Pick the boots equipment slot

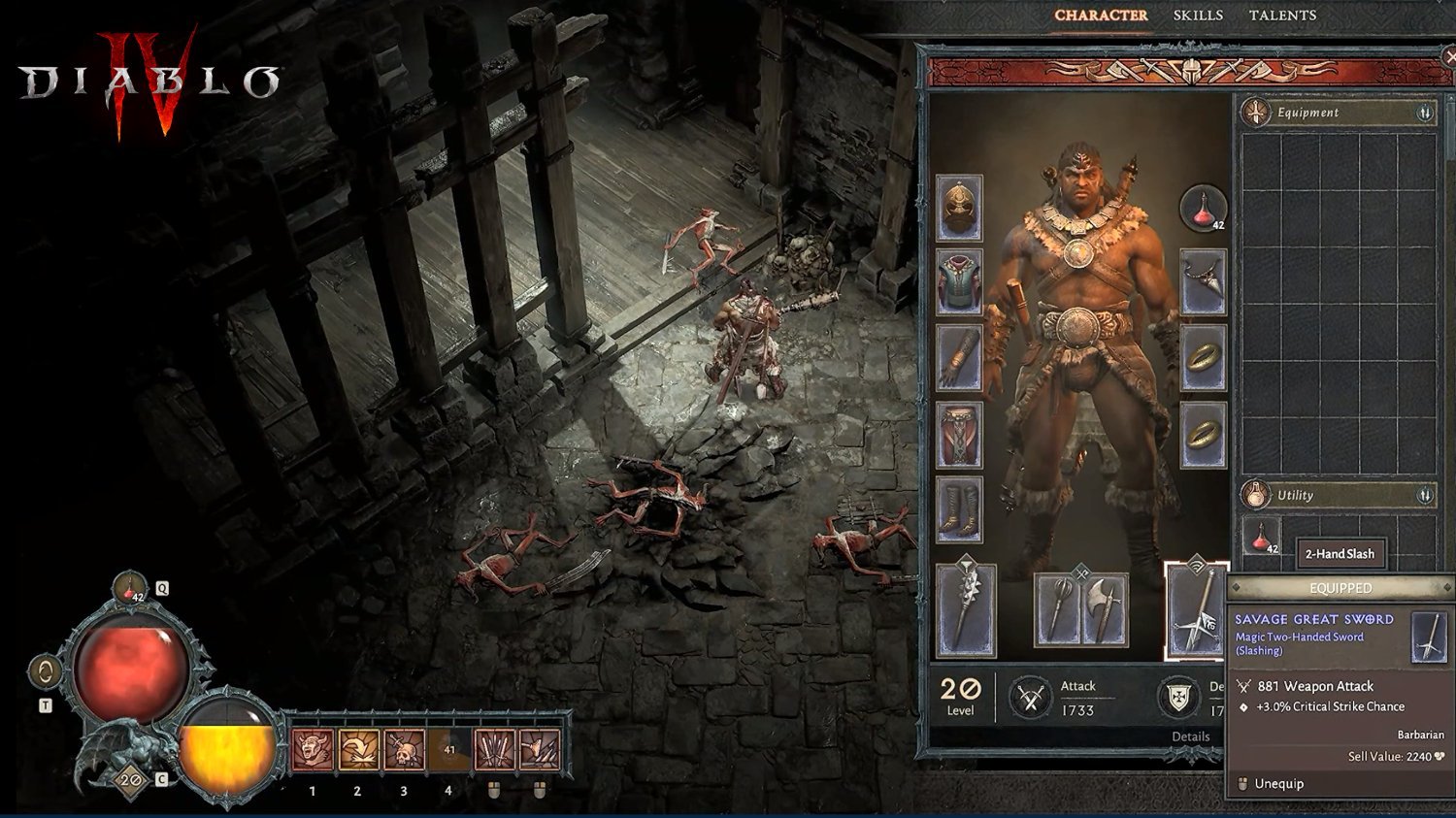[959, 509]
